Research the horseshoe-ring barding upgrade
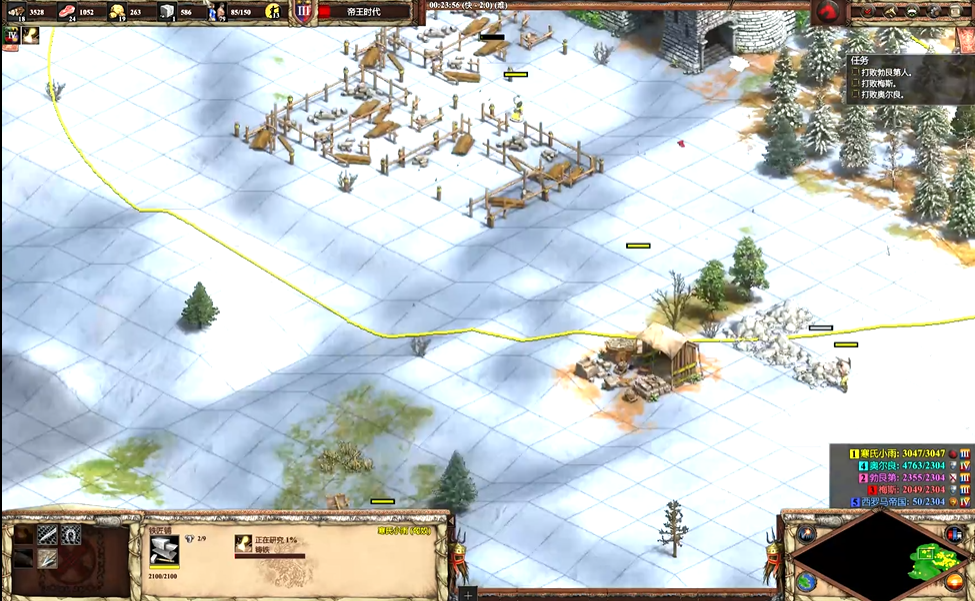This screenshot has width=975, height=601. pyautogui.click(x=71, y=535)
